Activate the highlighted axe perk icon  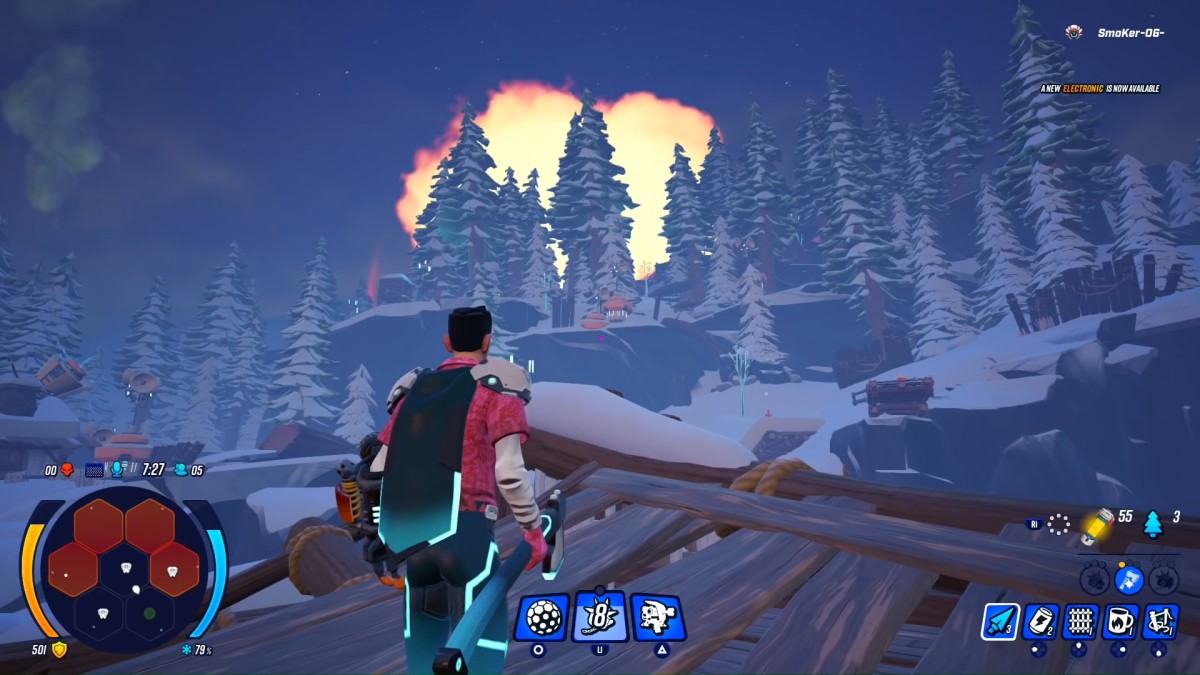(x=1128, y=578)
